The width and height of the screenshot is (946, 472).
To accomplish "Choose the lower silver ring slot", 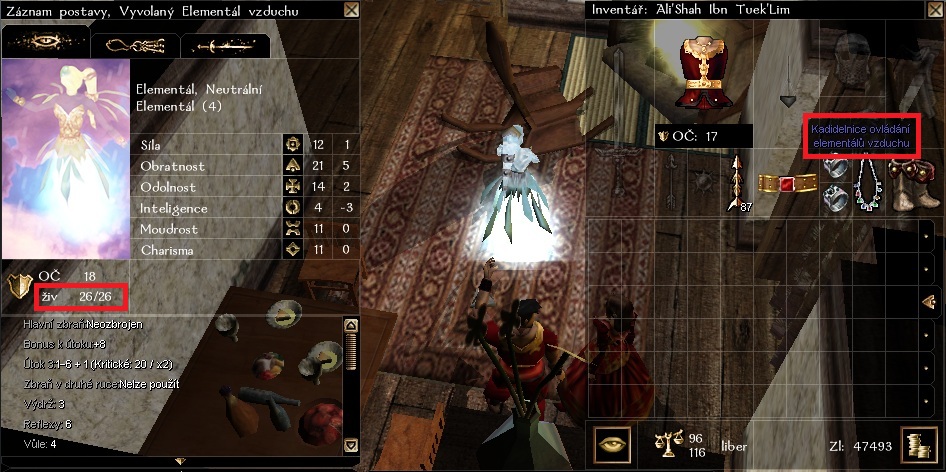I will (835, 200).
